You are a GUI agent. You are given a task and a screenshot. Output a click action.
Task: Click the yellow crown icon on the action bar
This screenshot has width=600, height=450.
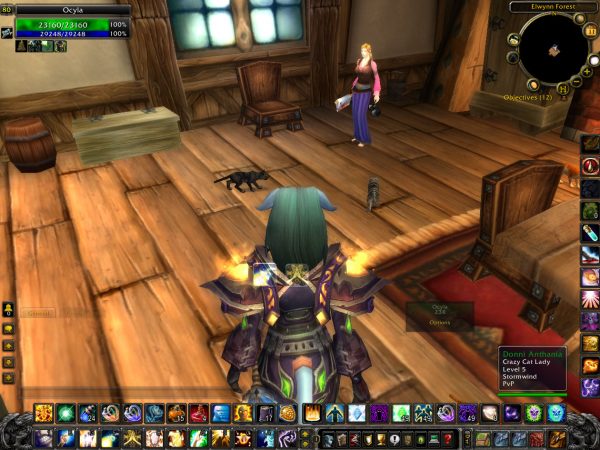[x=311, y=413]
